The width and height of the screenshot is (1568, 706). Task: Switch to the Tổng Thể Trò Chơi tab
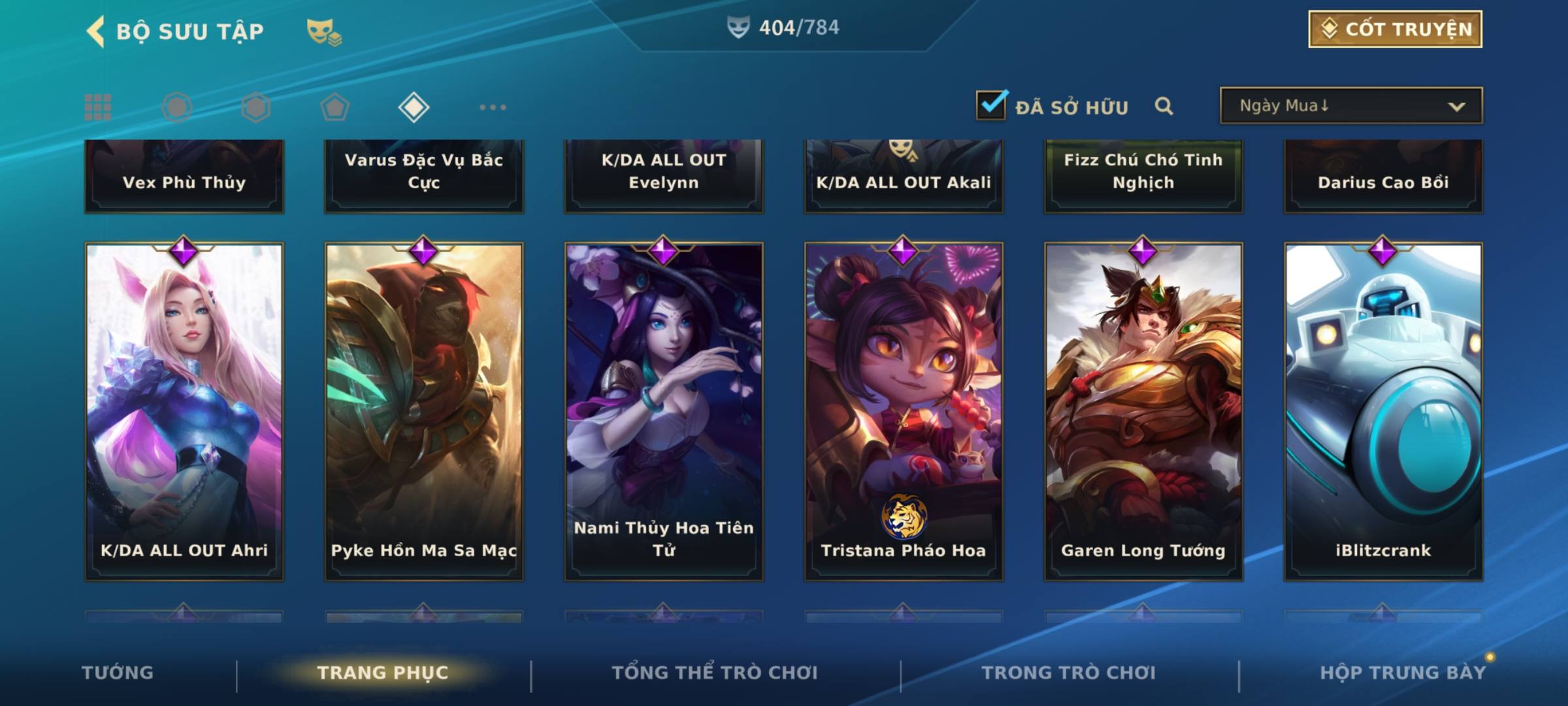[715, 673]
